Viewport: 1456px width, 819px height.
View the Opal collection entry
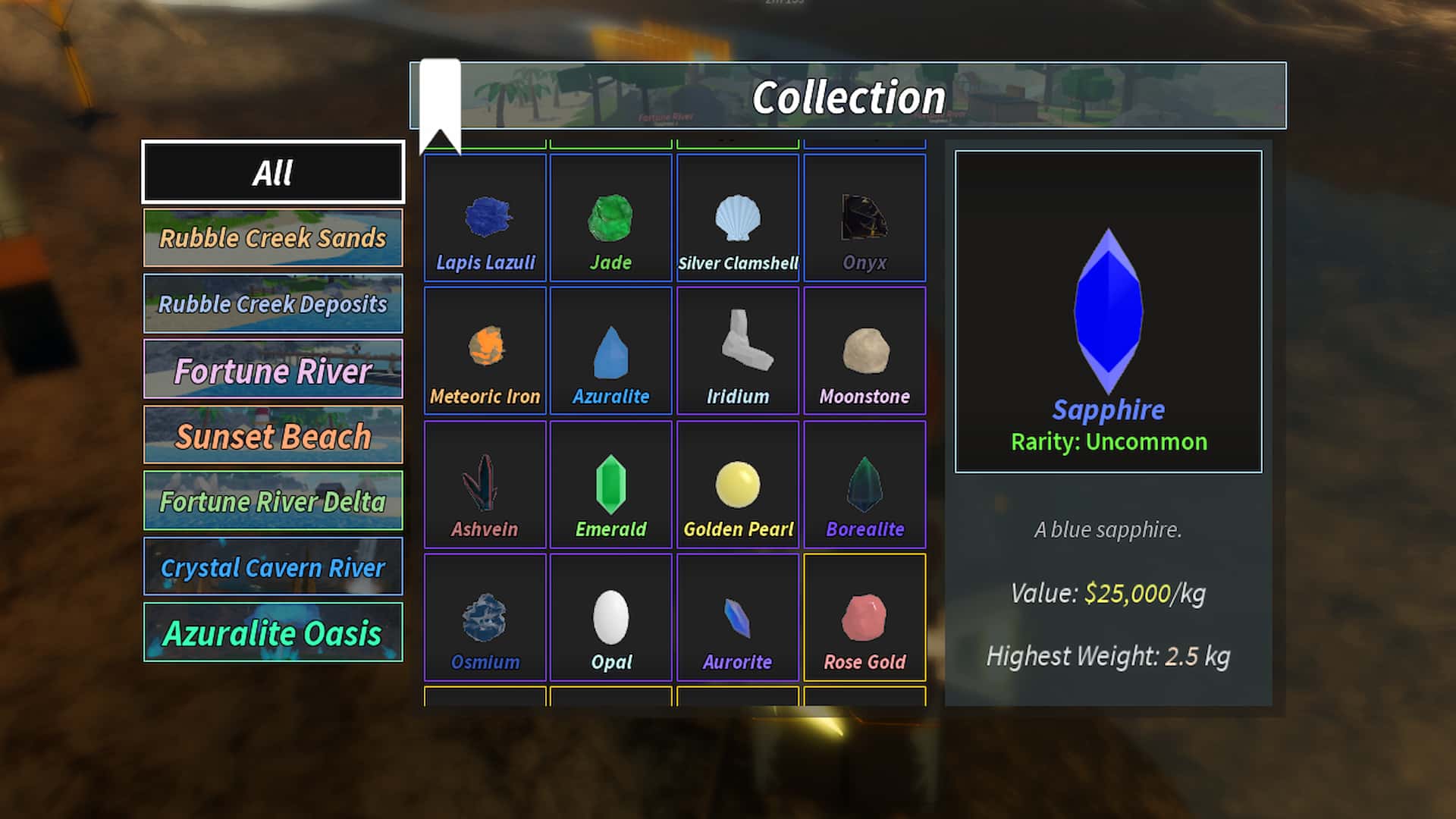[x=611, y=617]
